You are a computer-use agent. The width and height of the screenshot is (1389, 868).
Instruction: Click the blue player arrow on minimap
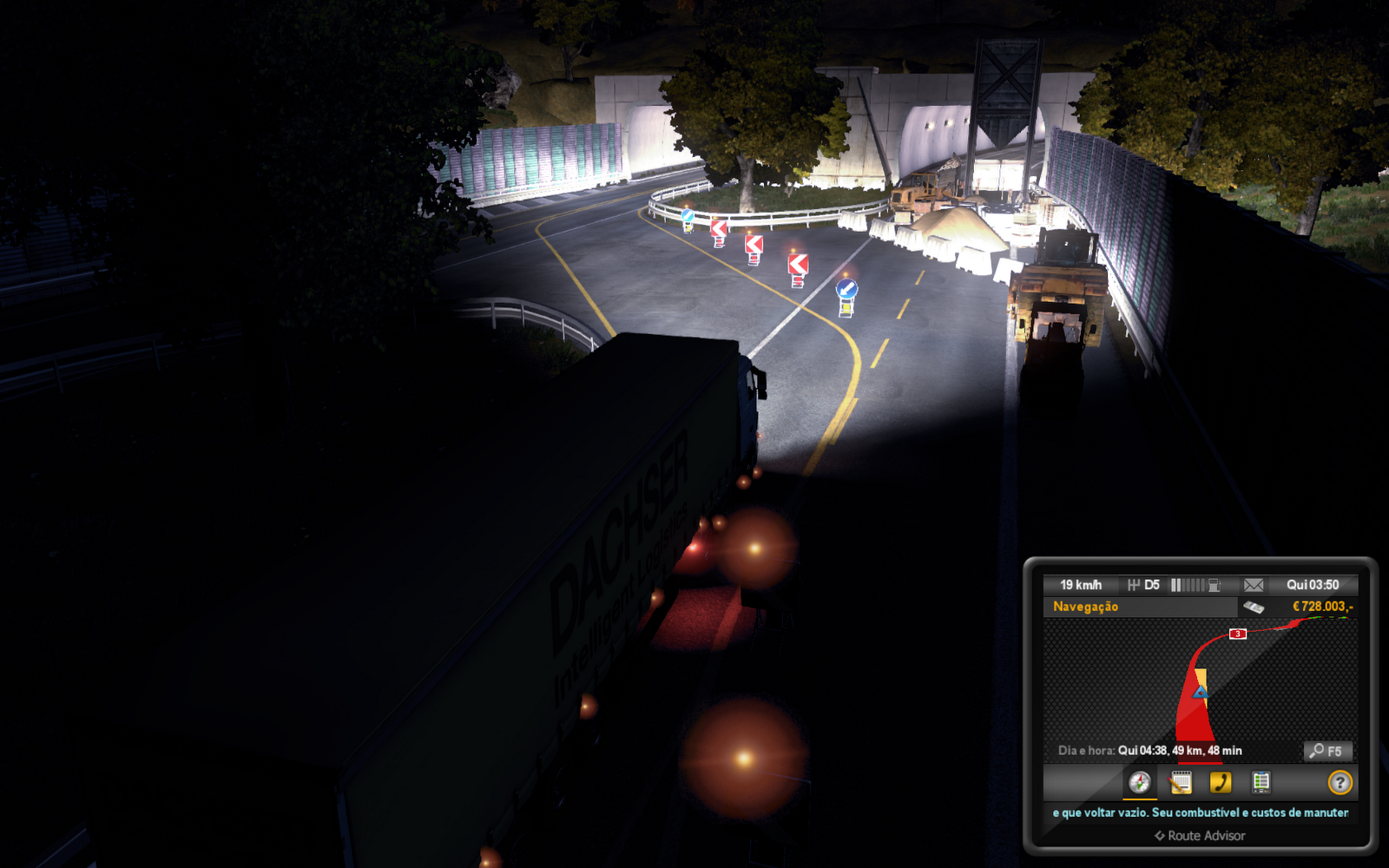pyautogui.click(x=1201, y=694)
